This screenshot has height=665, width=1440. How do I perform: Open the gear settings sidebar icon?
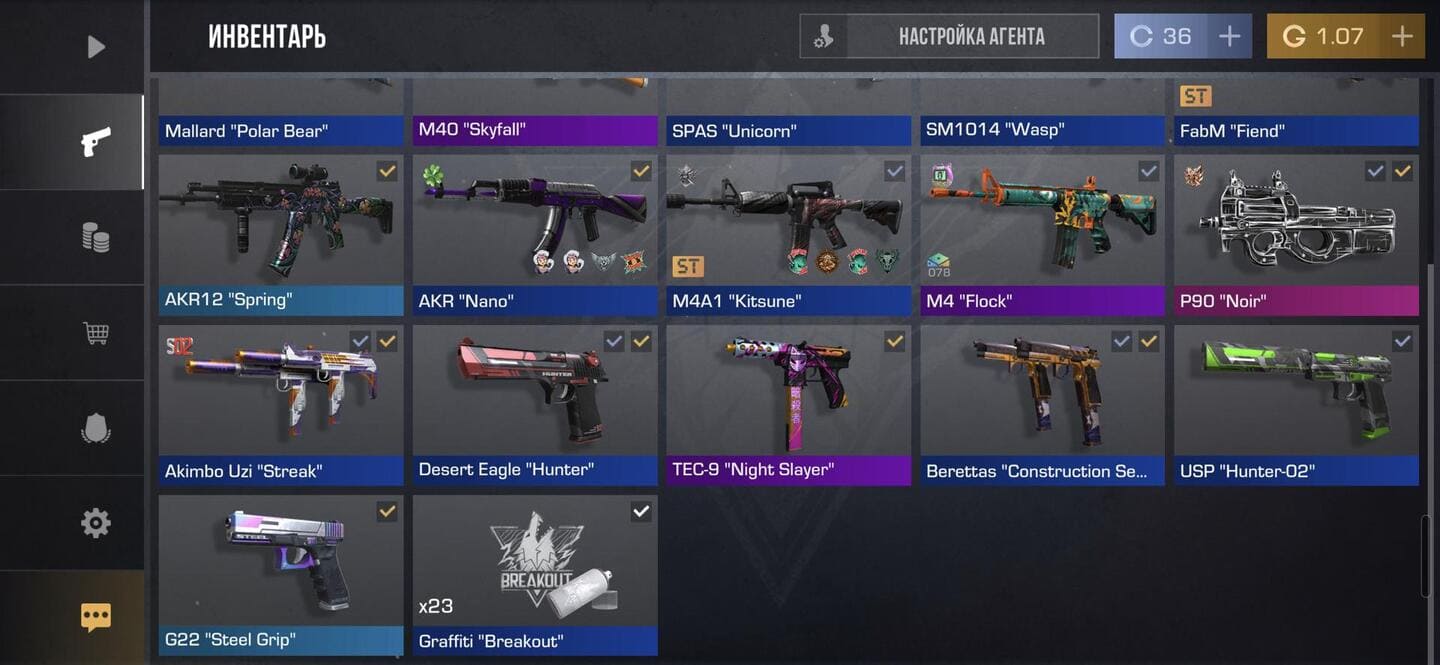96,522
